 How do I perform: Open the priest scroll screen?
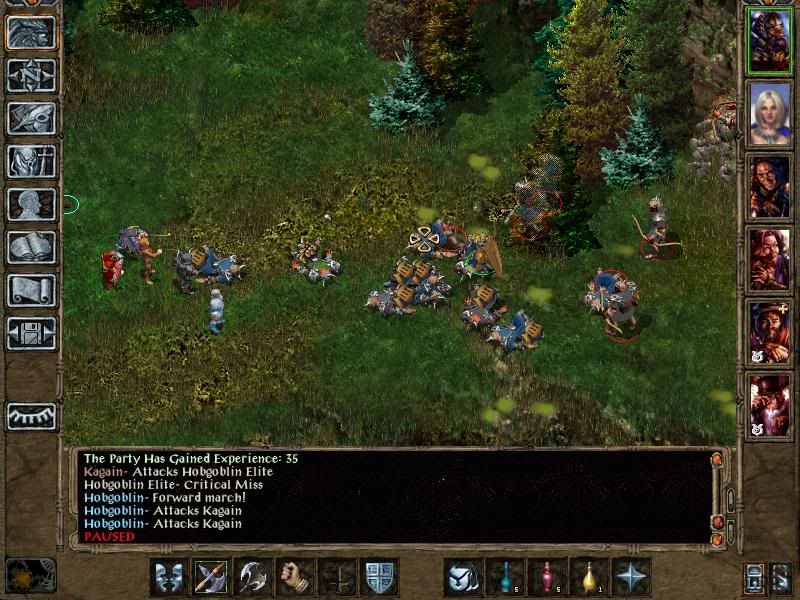[31, 291]
